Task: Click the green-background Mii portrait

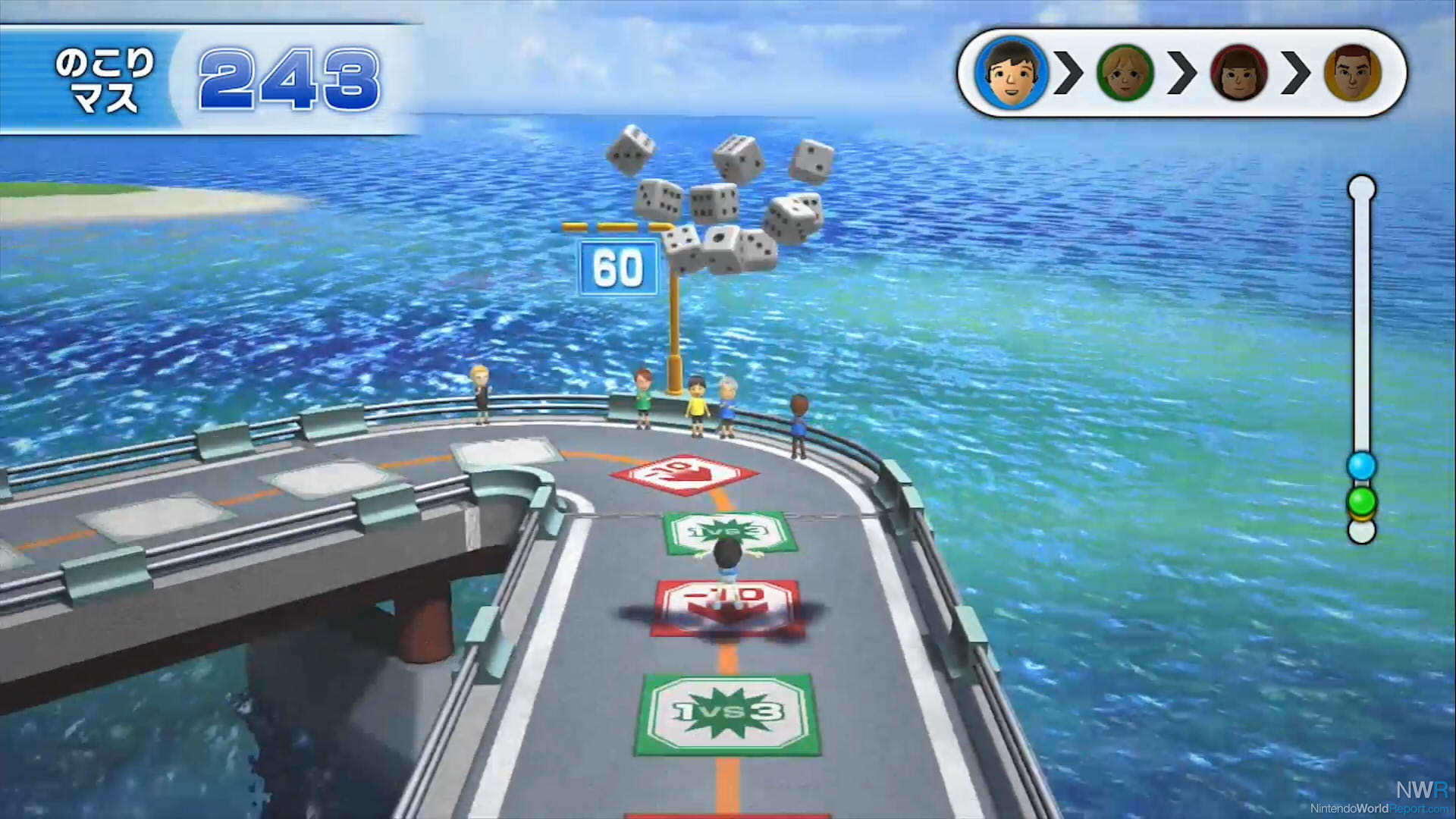Action: point(1125,73)
